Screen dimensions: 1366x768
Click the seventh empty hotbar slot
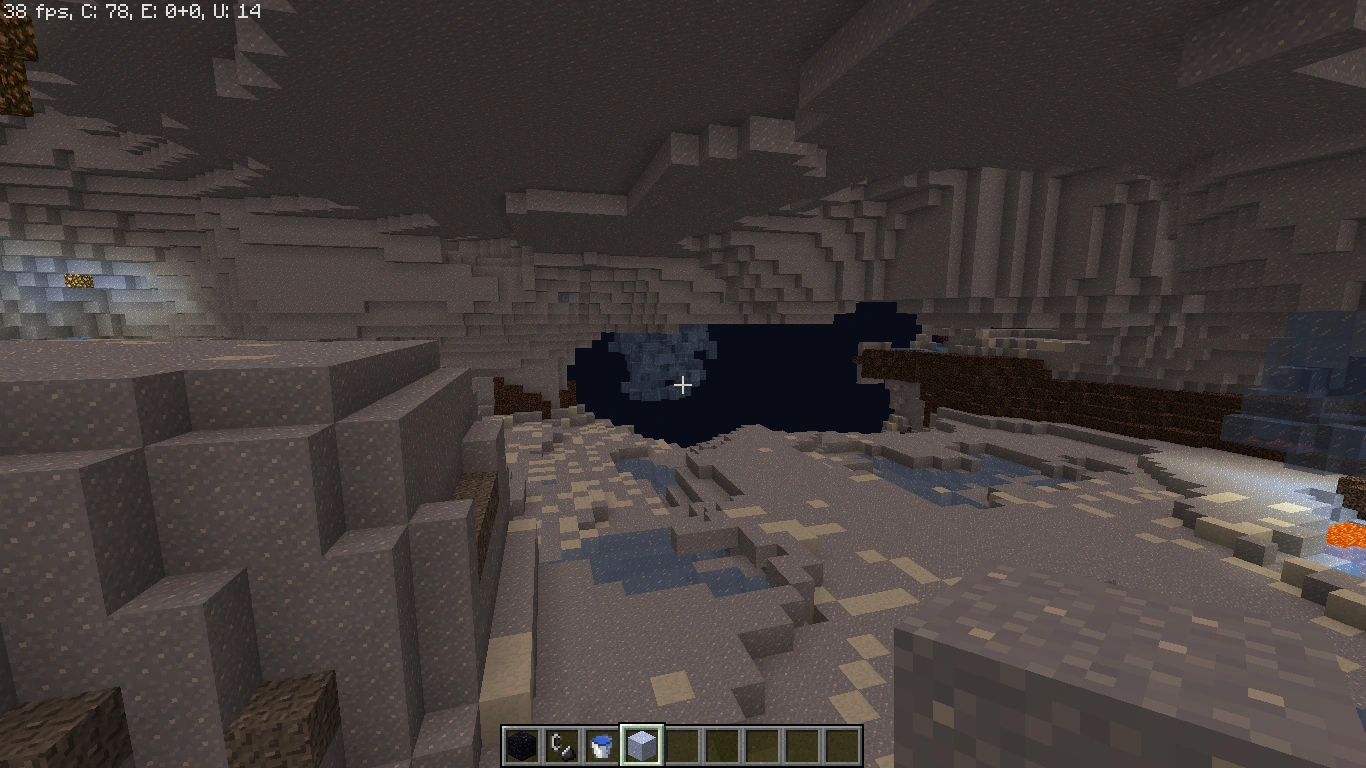click(764, 744)
